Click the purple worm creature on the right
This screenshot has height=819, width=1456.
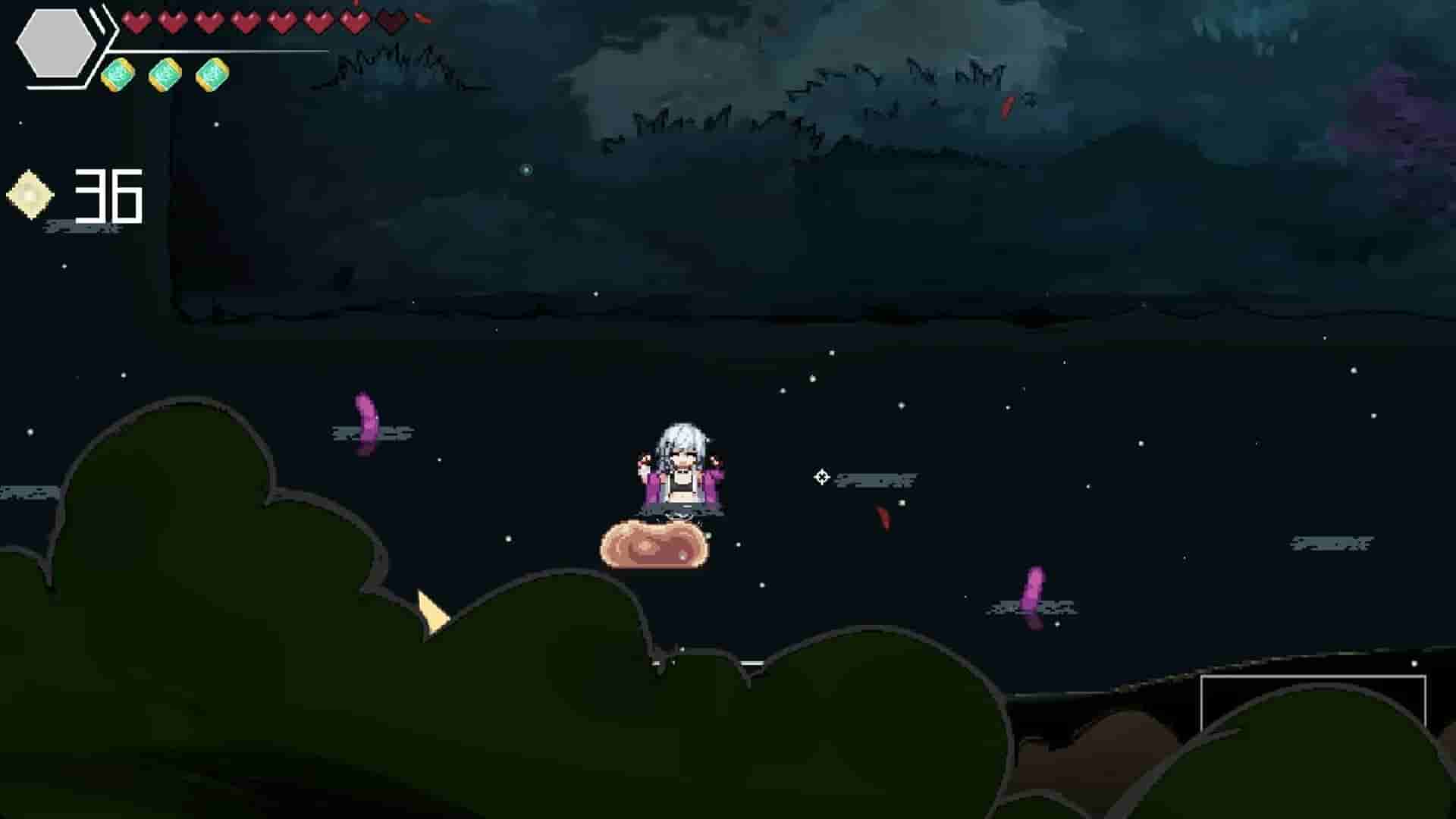[x=1033, y=595]
